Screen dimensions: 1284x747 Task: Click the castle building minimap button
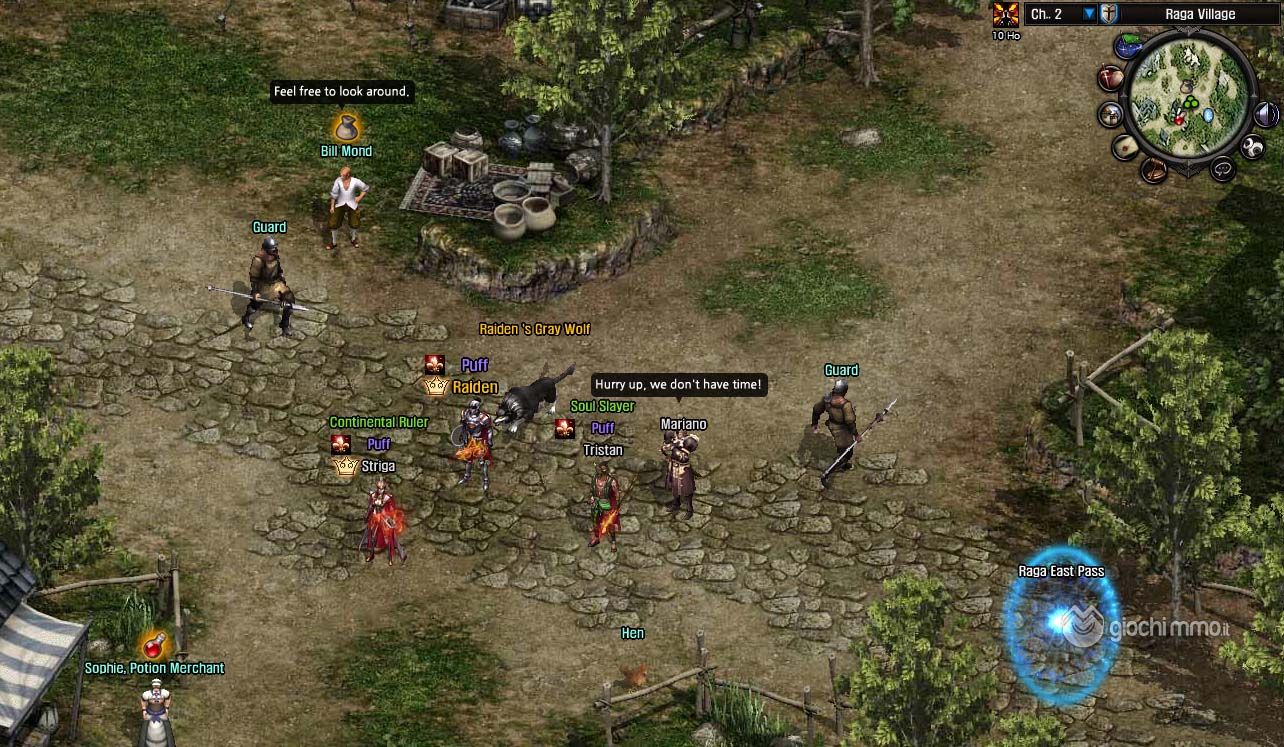click(1111, 114)
